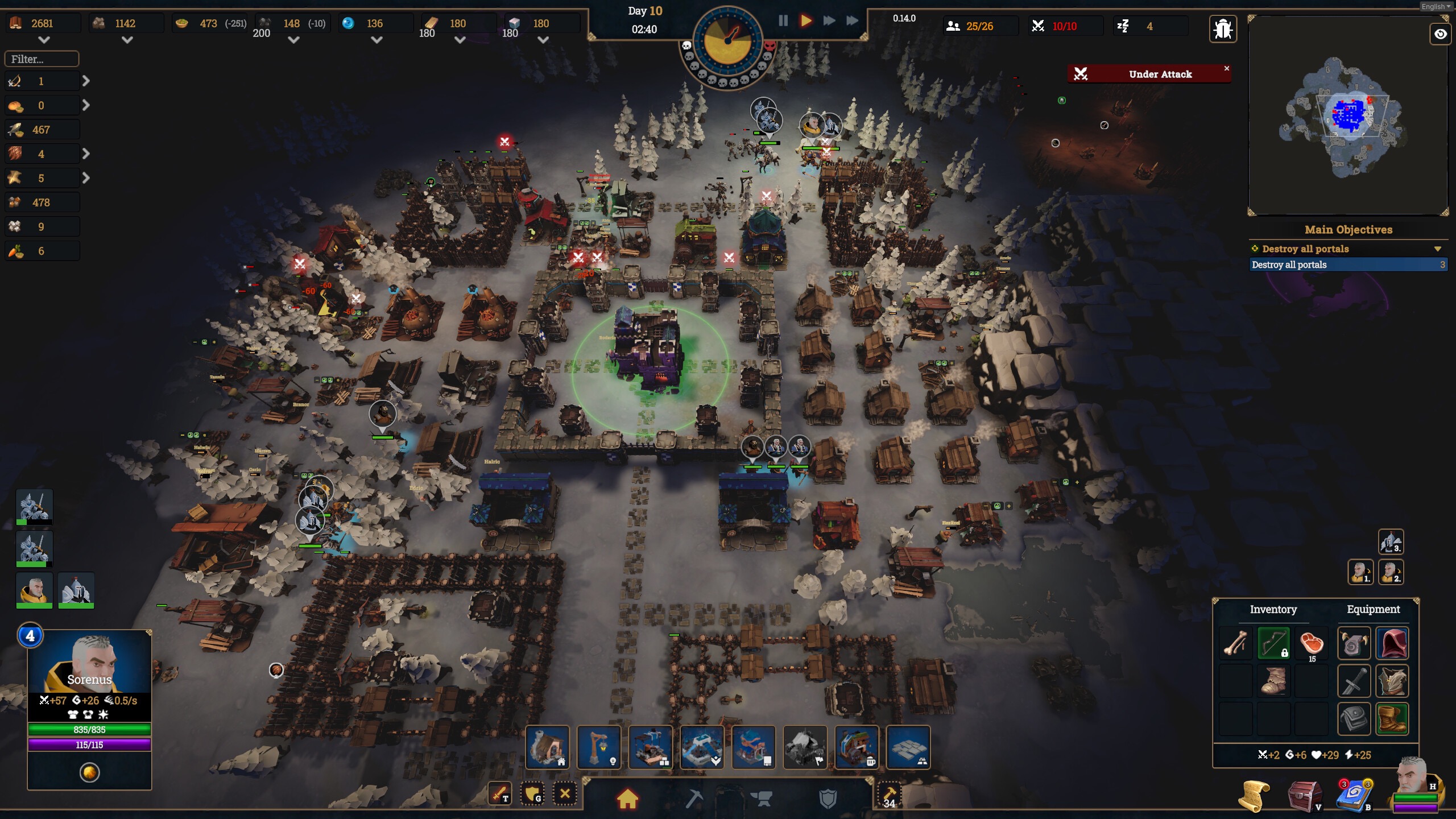
Task: Switch to the defense shield build tab
Action: click(x=828, y=799)
